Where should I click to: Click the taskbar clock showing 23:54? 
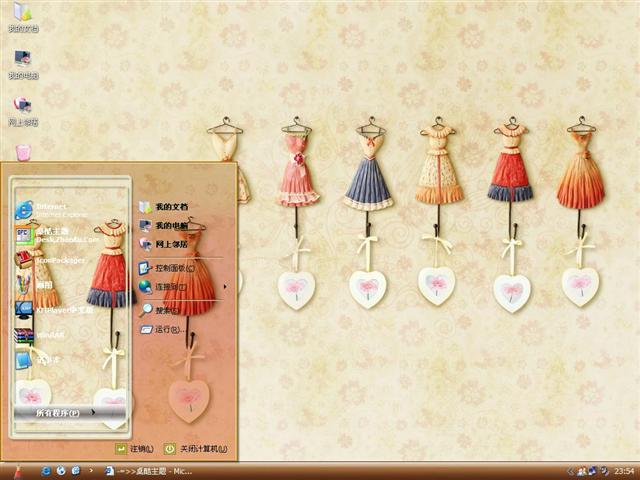[x=623, y=470]
